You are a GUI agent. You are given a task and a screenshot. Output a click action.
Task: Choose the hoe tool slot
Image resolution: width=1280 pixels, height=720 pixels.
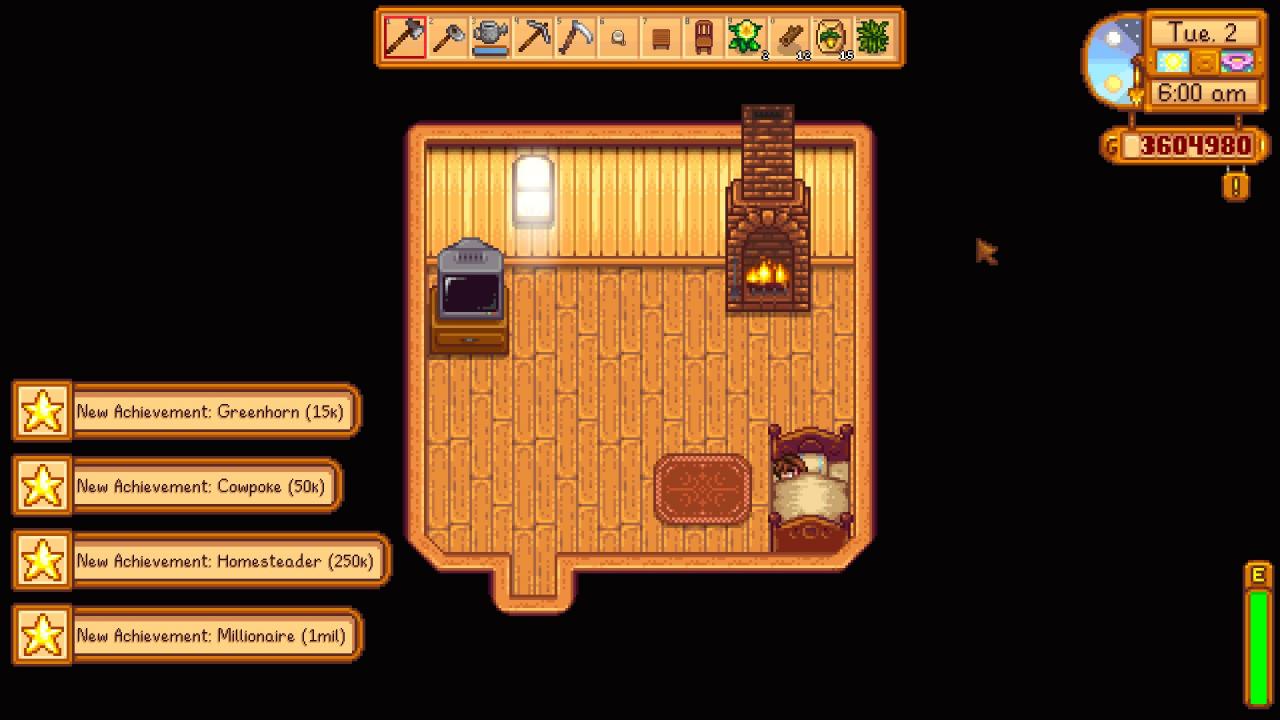coord(448,38)
